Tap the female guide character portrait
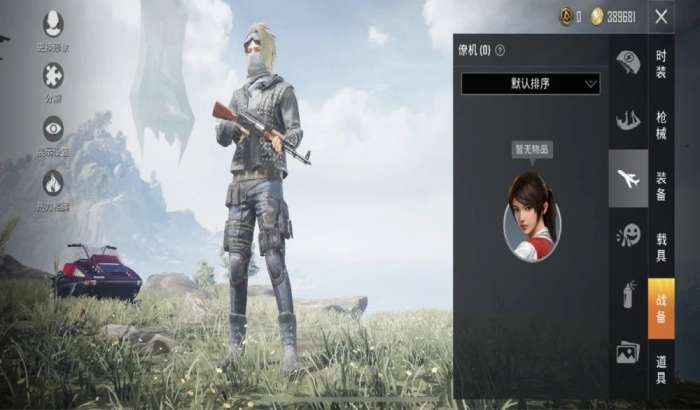The width and height of the screenshot is (700, 410). 532,216
